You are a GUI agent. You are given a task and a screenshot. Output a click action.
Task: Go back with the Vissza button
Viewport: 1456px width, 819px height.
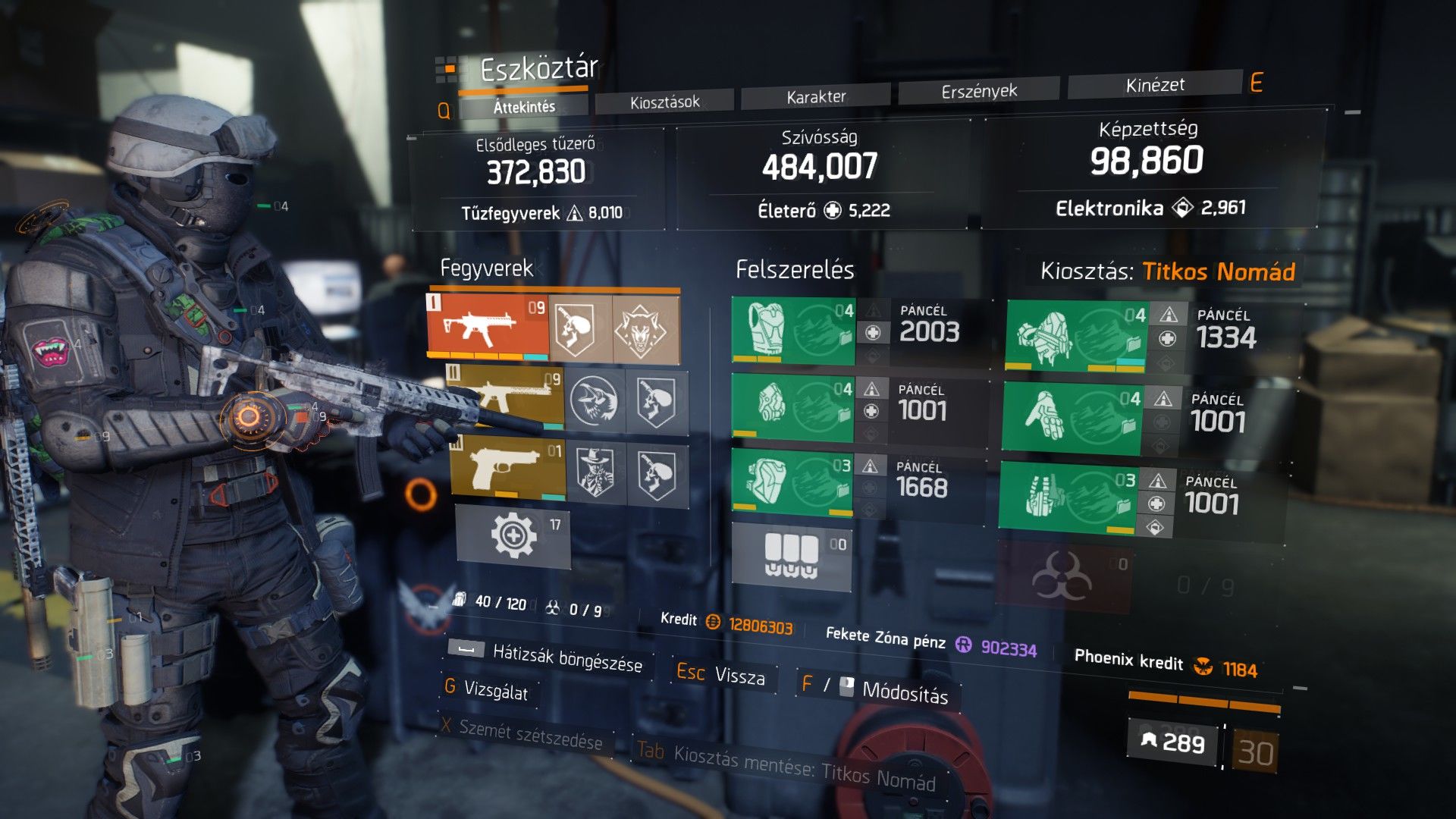coord(739,676)
